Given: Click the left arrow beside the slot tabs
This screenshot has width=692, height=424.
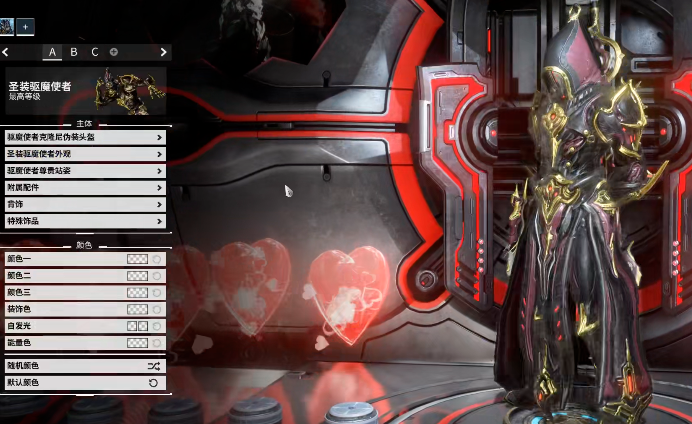Looking at the screenshot, I should coord(6,51).
